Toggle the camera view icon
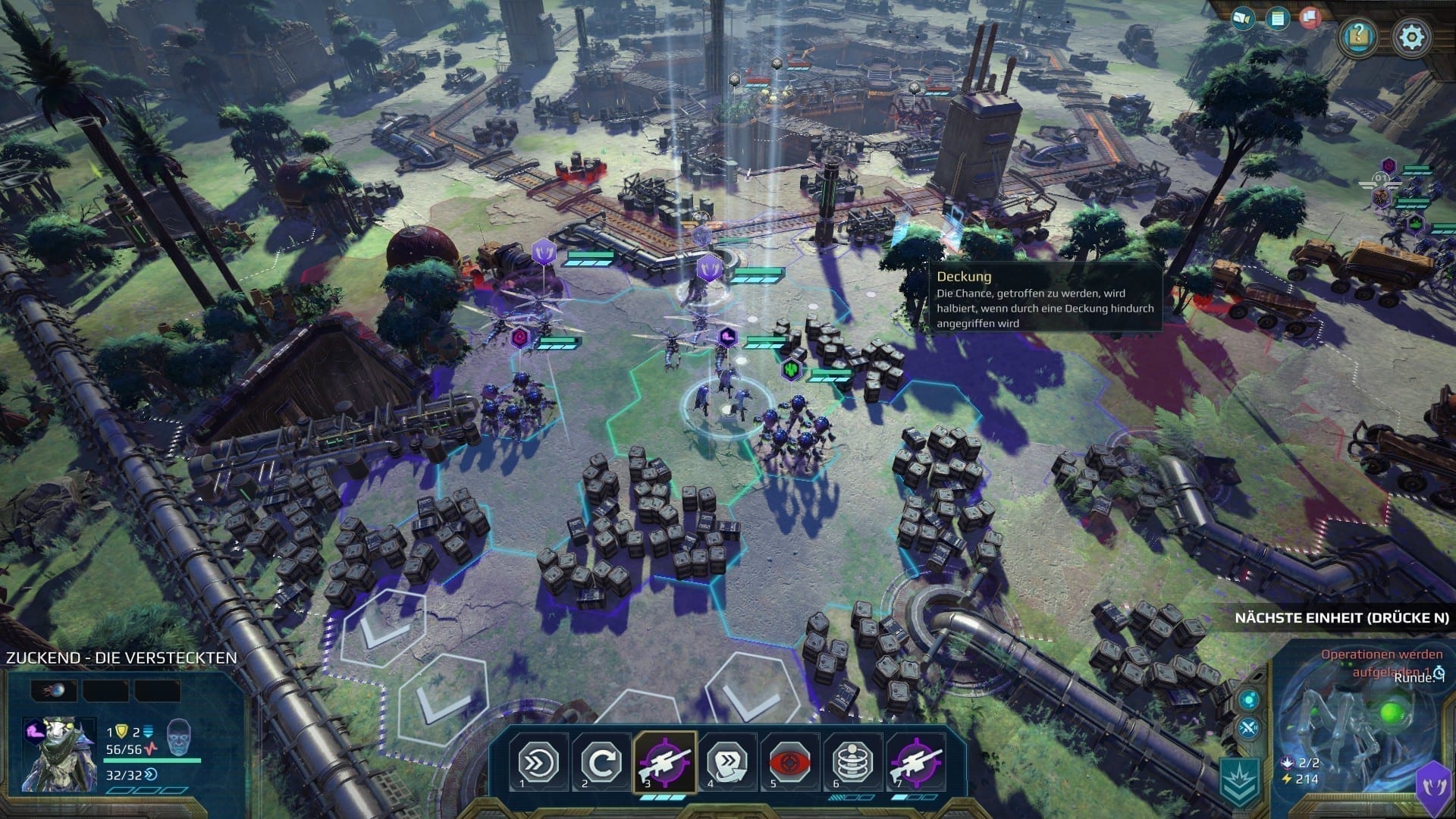Screen dimensions: 1456x819 1243,17
